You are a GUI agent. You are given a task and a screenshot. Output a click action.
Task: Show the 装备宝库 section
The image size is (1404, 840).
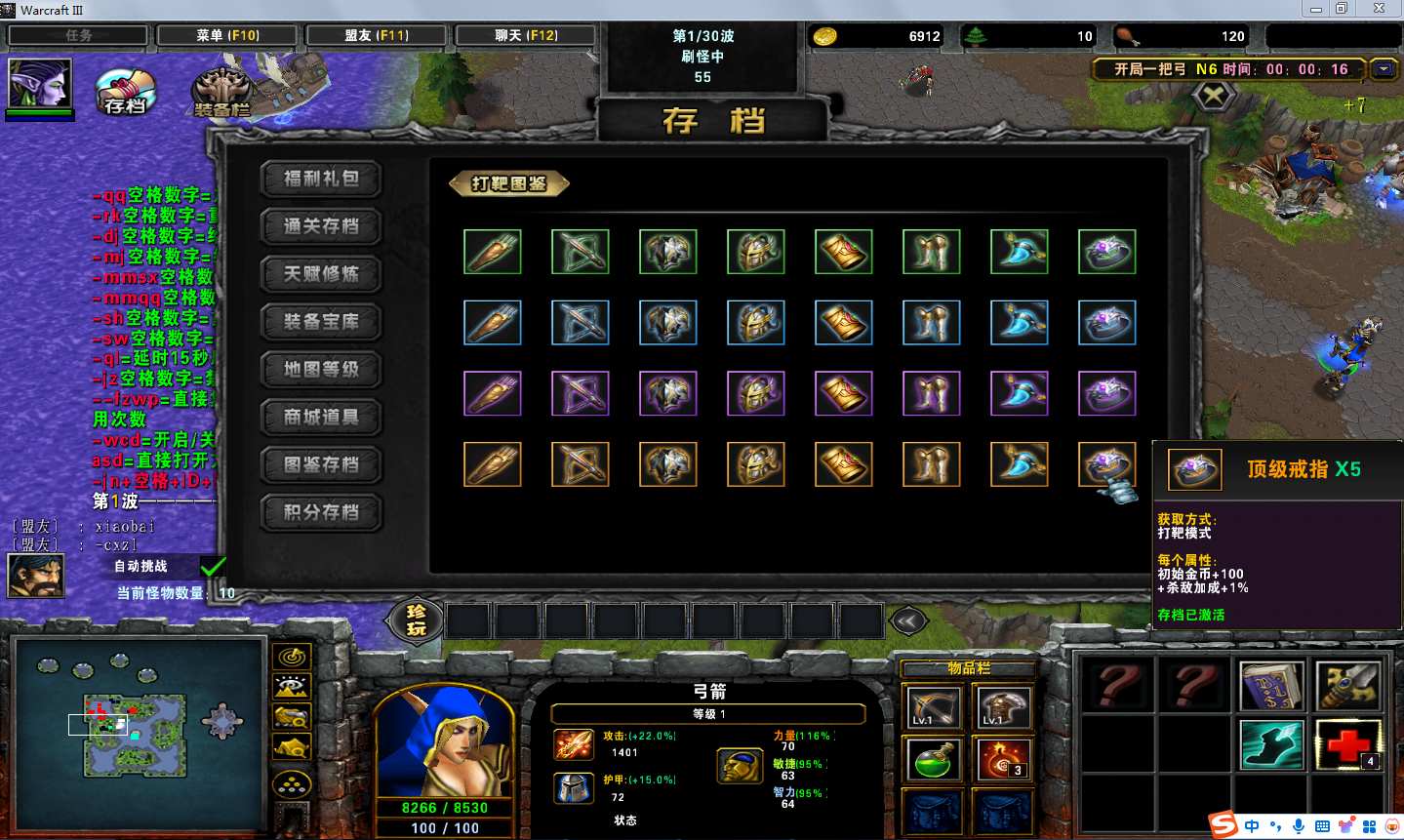point(321,322)
